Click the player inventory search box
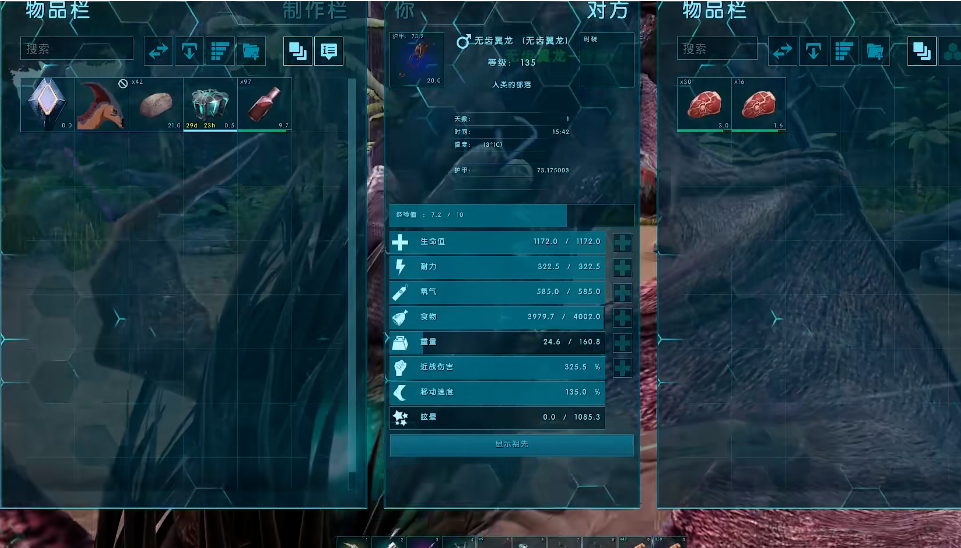The width and height of the screenshot is (961, 548). pos(77,48)
